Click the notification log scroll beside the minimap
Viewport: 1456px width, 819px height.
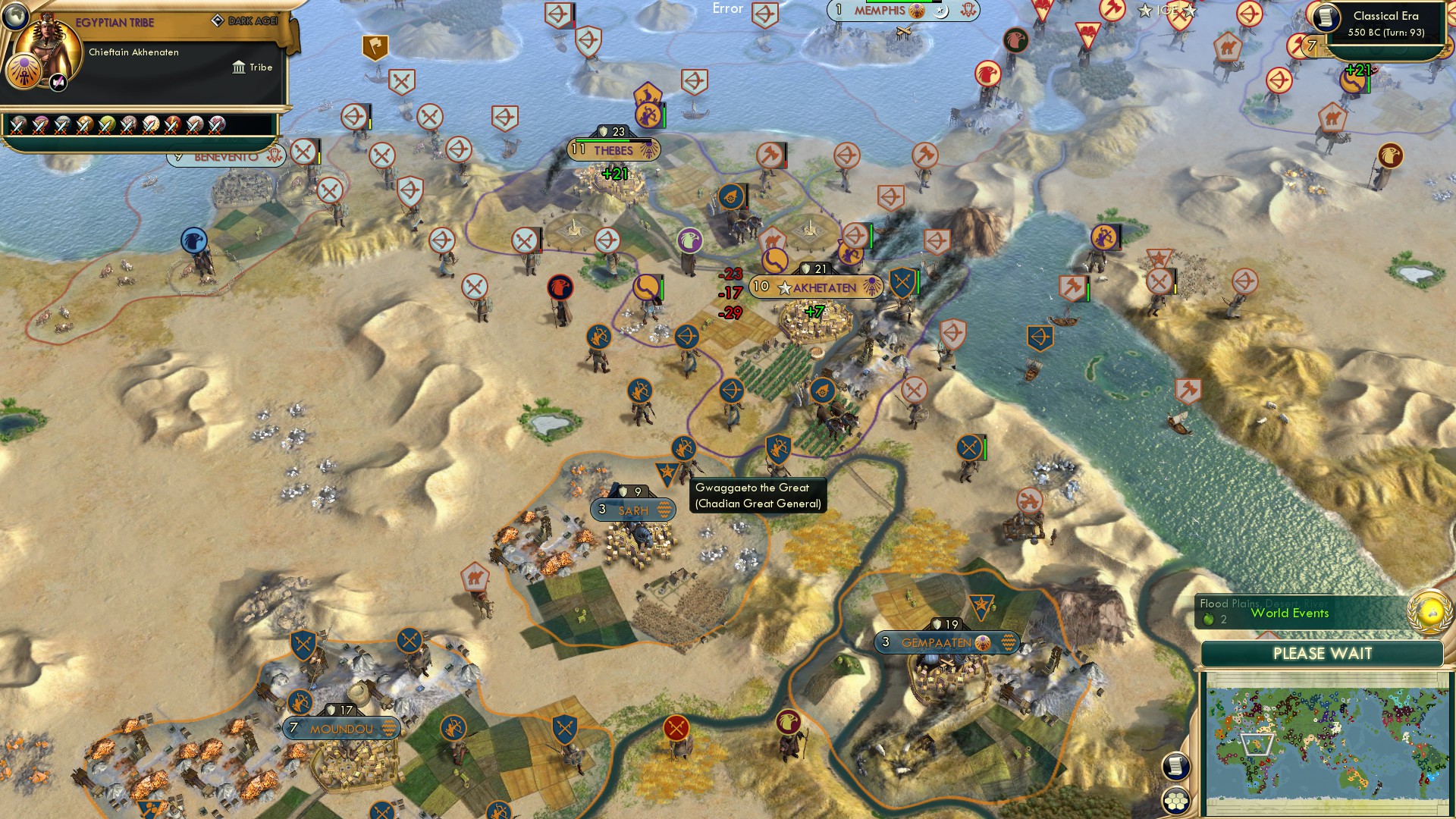[1175, 766]
